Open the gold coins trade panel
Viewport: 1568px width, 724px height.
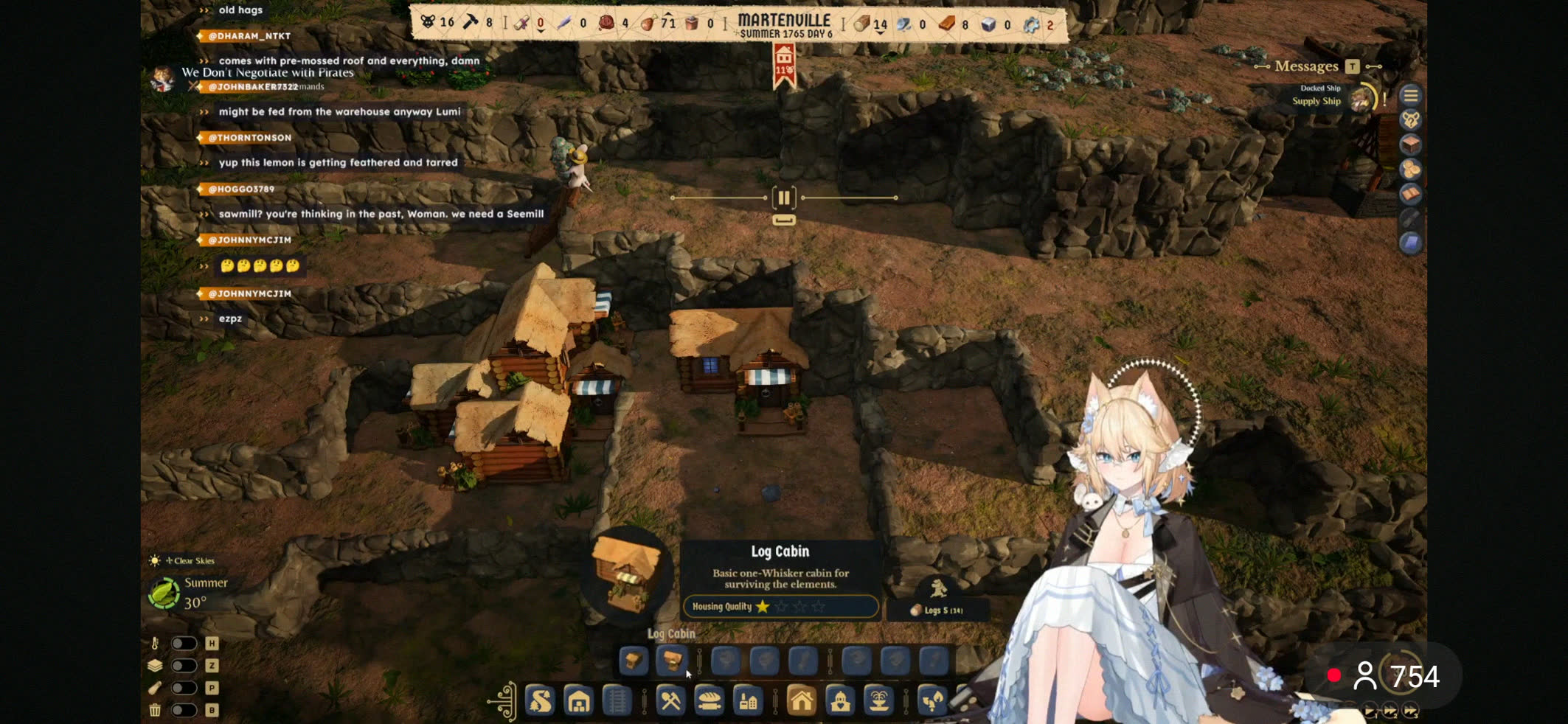pyautogui.click(x=1410, y=169)
